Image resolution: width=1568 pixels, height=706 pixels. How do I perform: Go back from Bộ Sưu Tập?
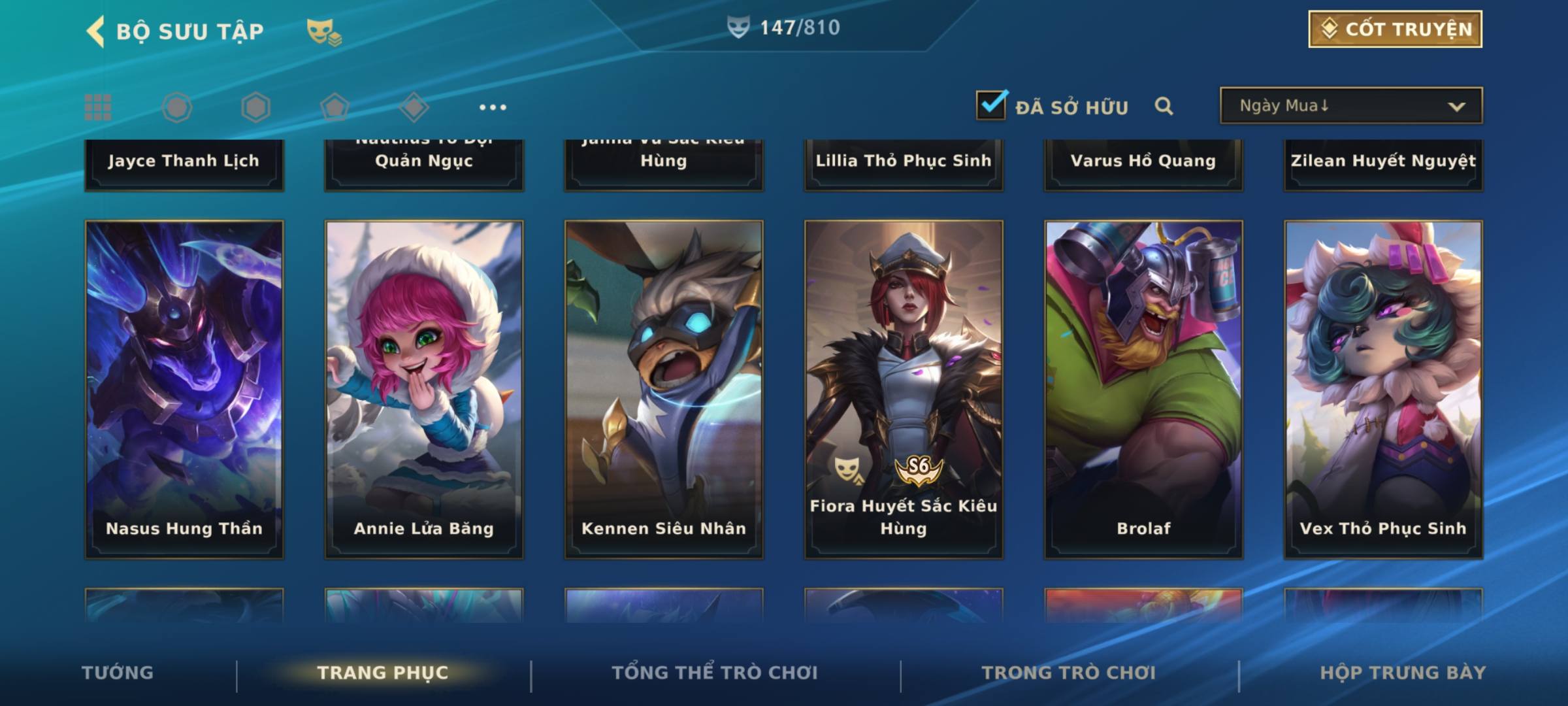pyautogui.click(x=96, y=31)
